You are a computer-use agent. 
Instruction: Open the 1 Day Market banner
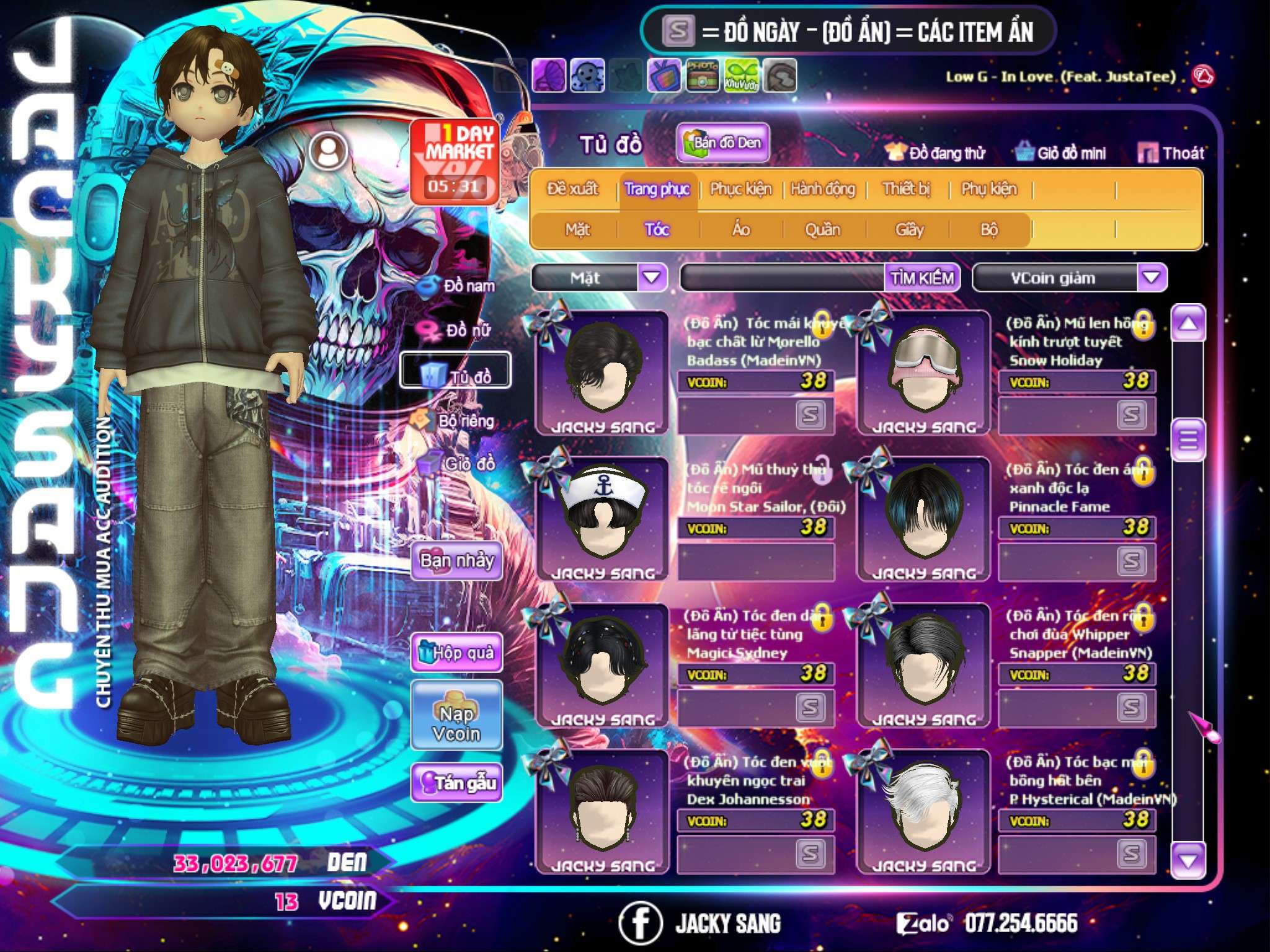(455, 161)
